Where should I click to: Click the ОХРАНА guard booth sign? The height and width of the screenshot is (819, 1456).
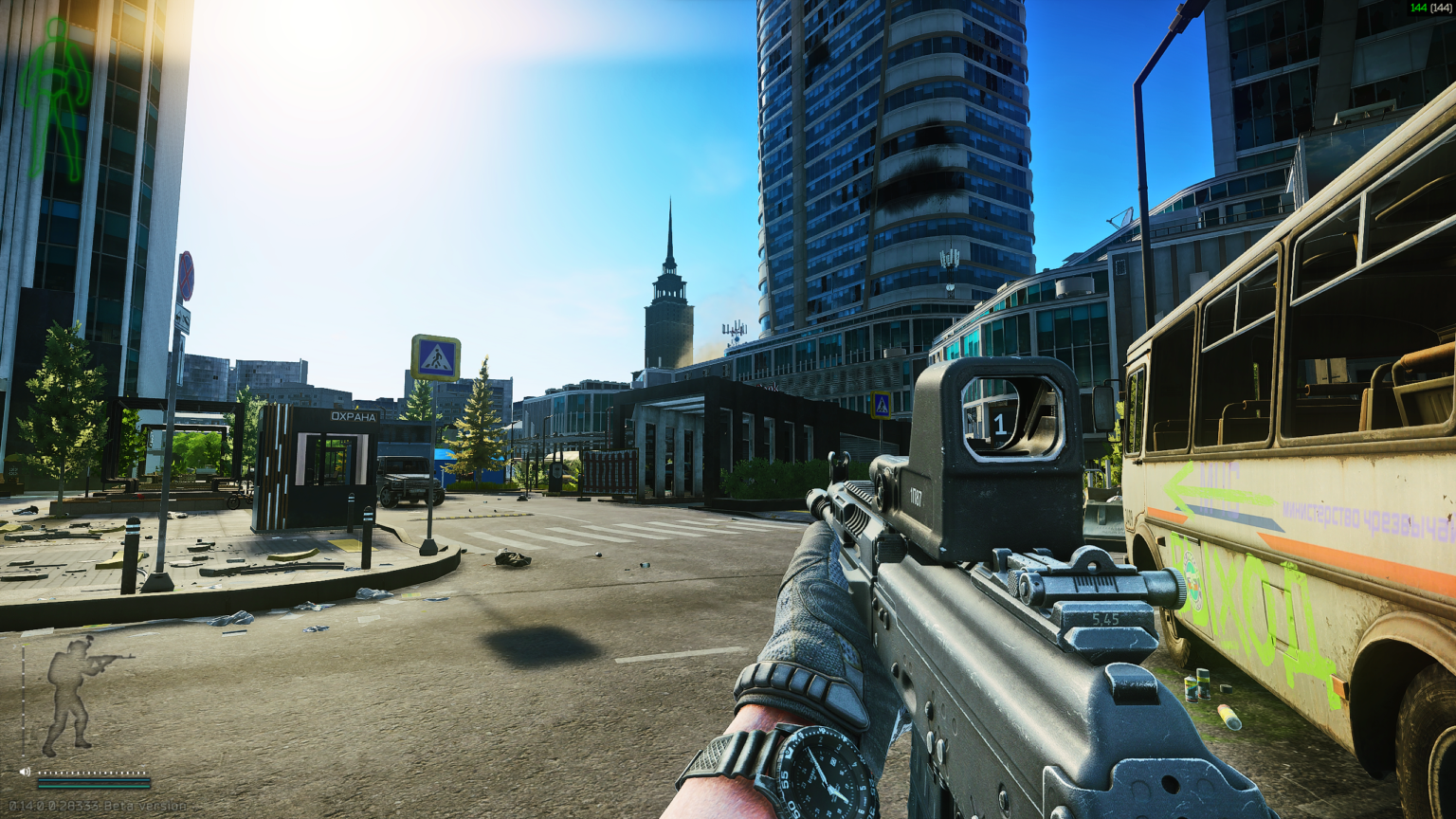pyautogui.click(x=354, y=415)
